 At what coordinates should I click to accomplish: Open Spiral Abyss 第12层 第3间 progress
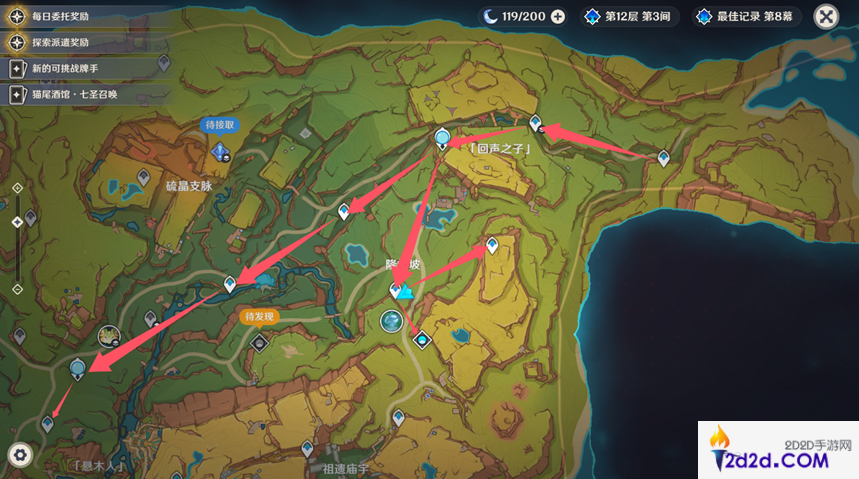point(630,16)
